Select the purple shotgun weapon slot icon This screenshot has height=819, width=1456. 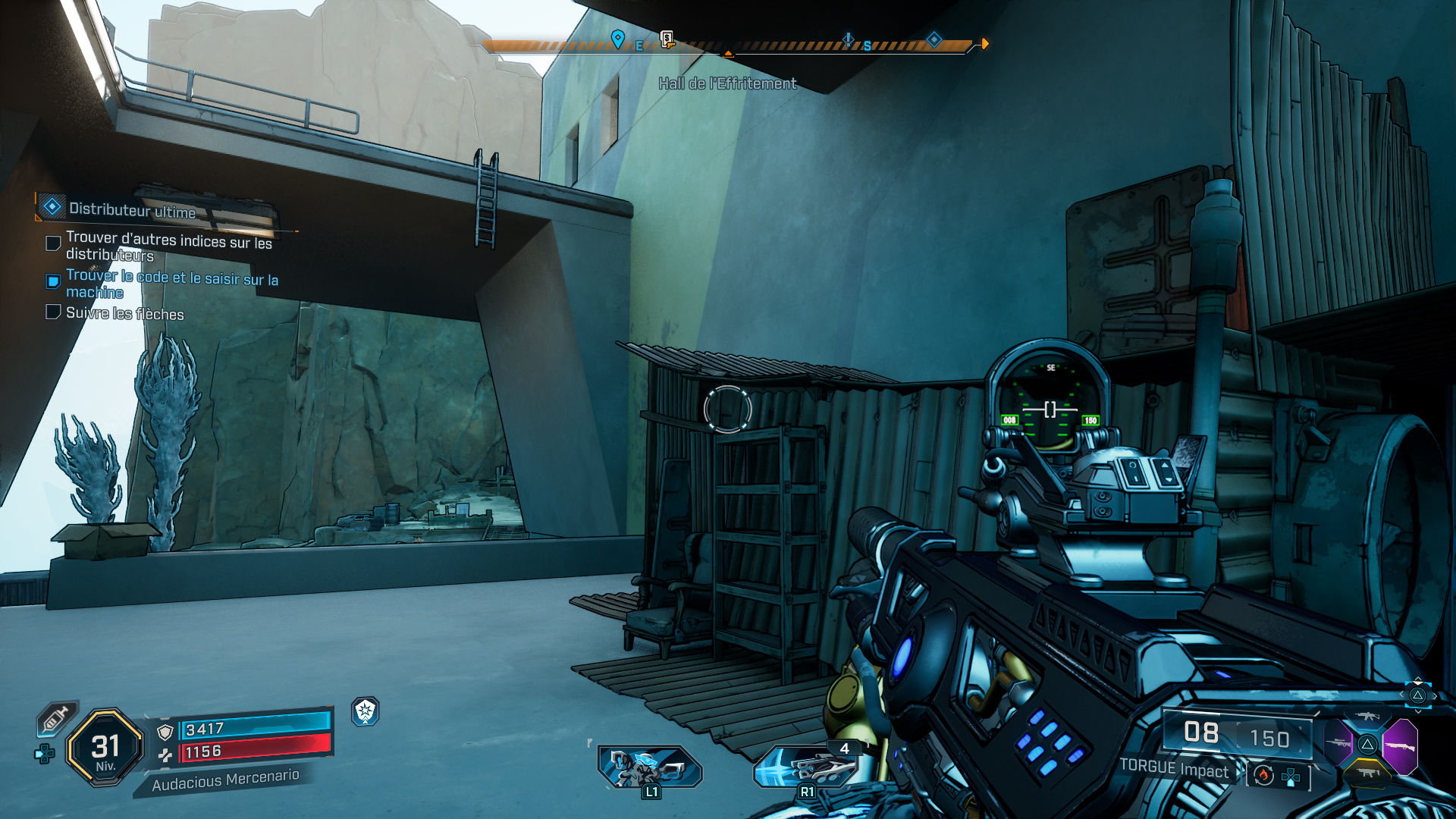[1401, 746]
